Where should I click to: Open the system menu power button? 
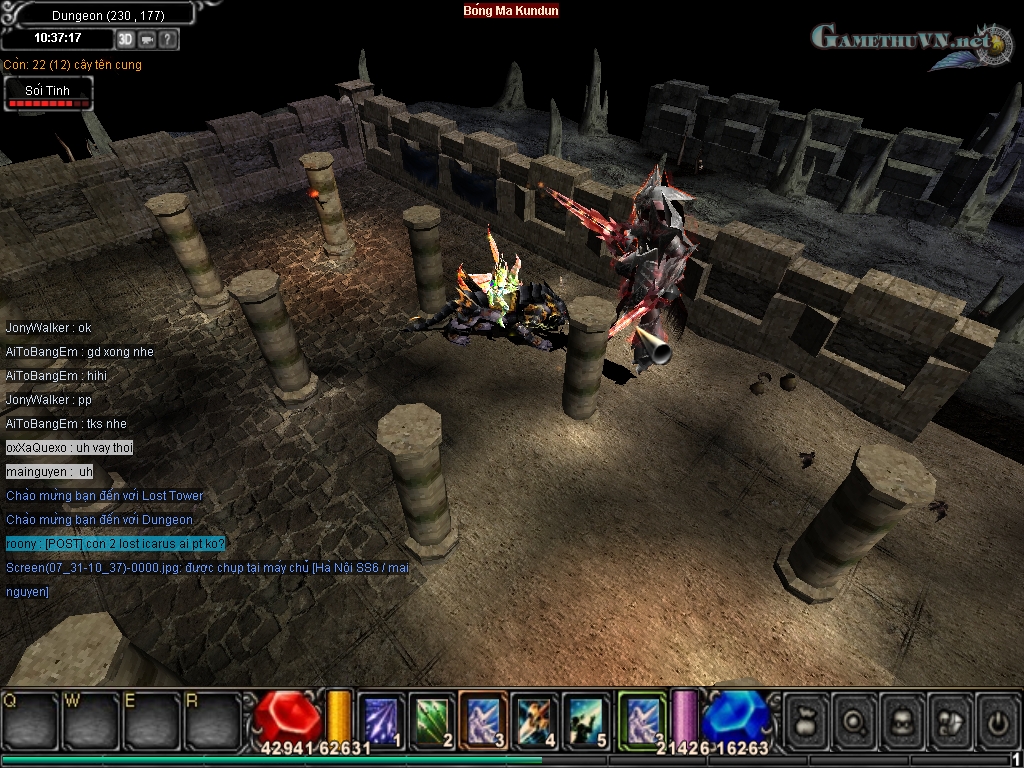(998, 720)
